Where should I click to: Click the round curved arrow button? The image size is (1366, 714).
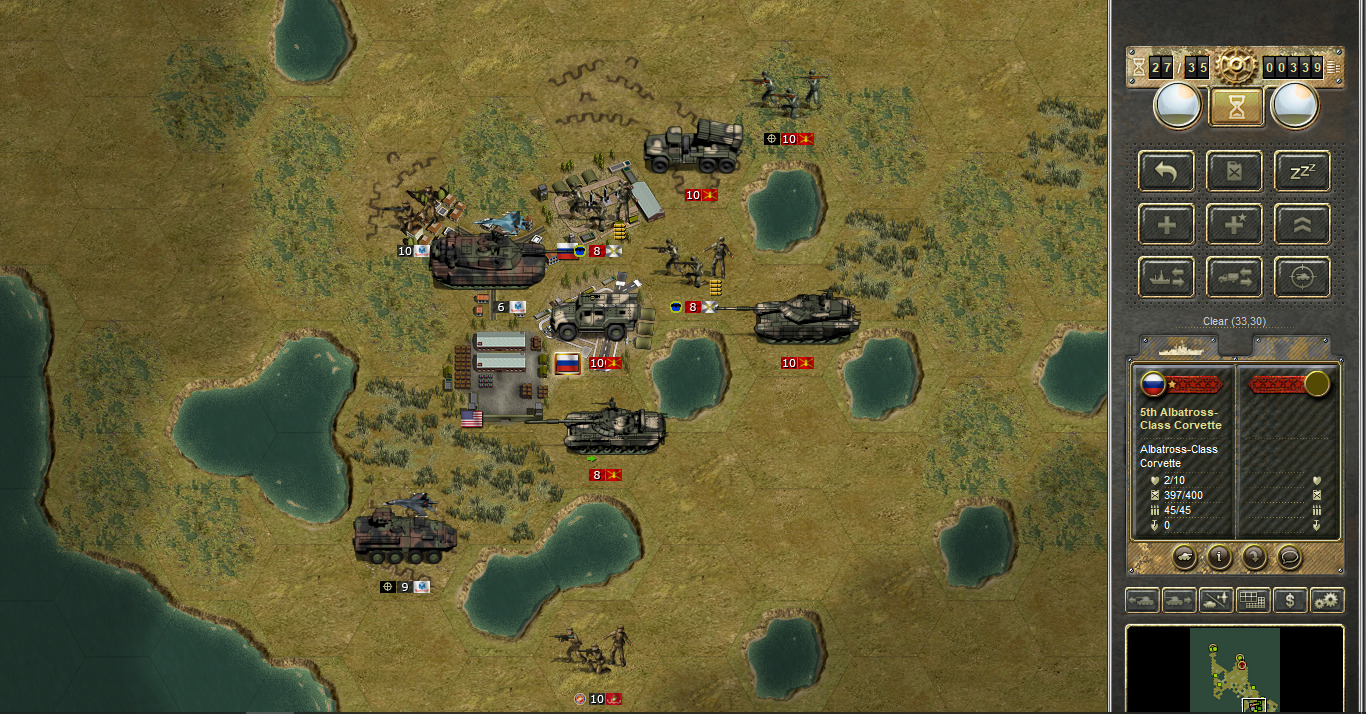pyautogui.click(x=1255, y=556)
